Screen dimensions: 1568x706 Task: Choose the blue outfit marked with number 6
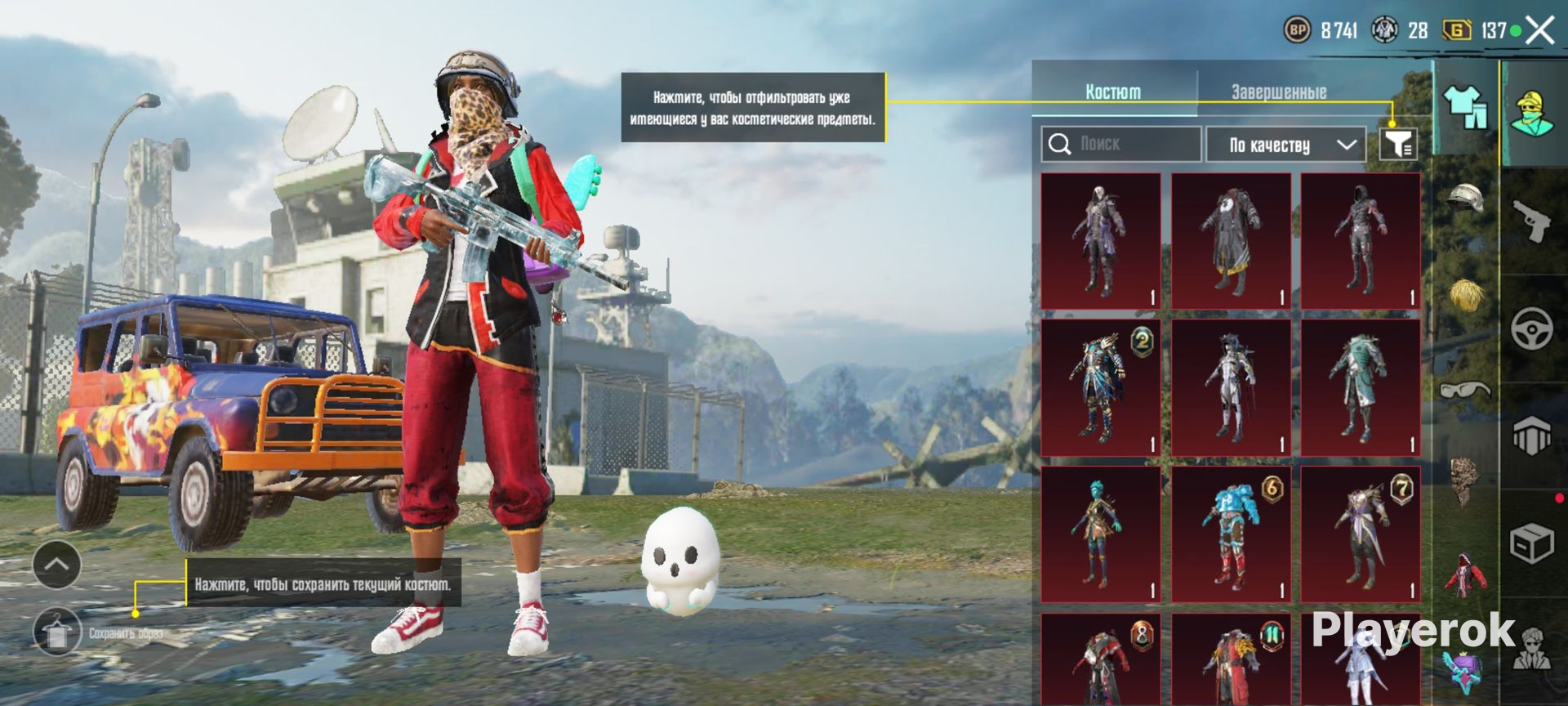1231,534
